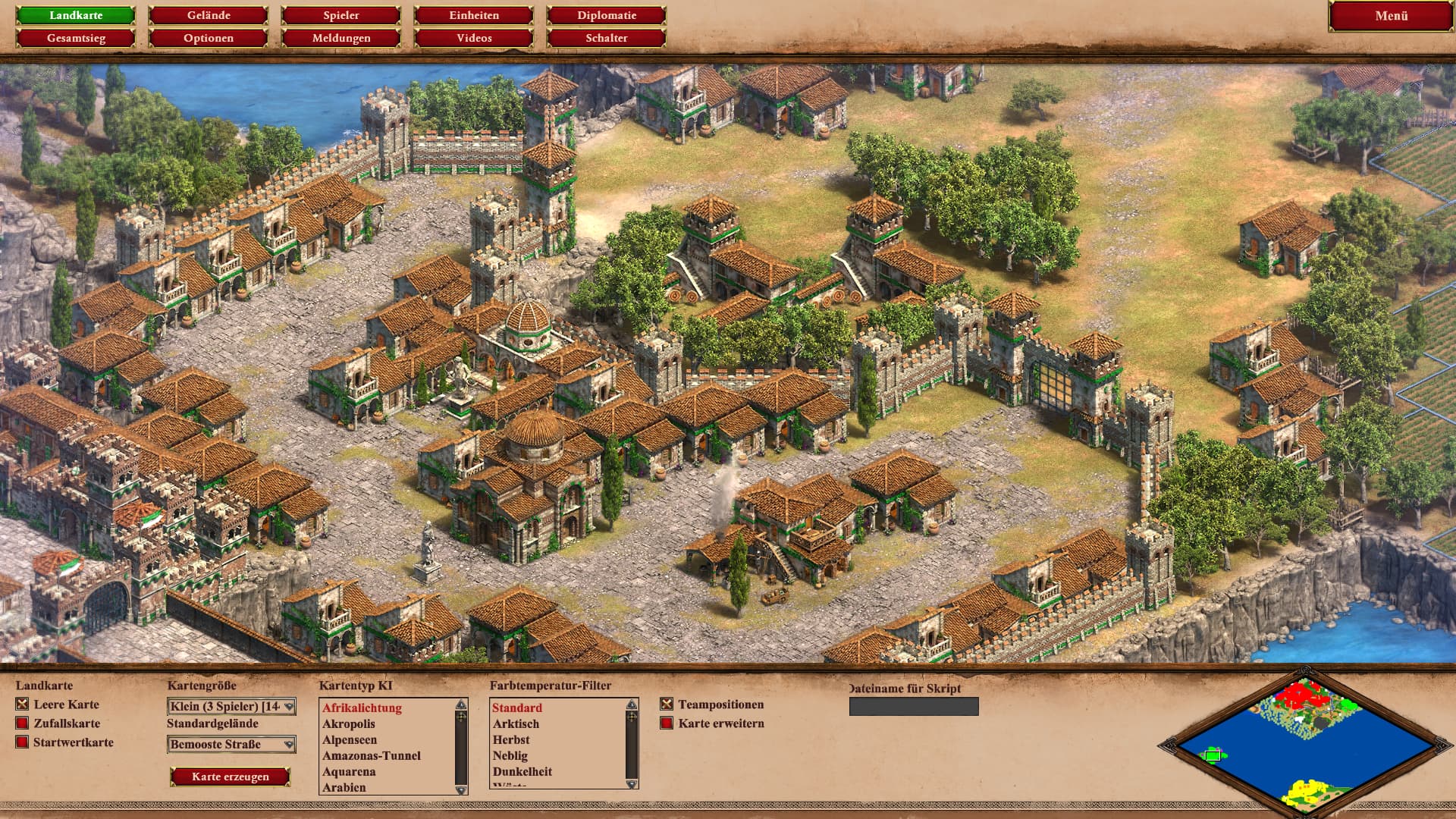Viewport: 1456px width, 819px height.
Task: Click the minimap in the corner
Action: pyautogui.click(x=1297, y=743)
